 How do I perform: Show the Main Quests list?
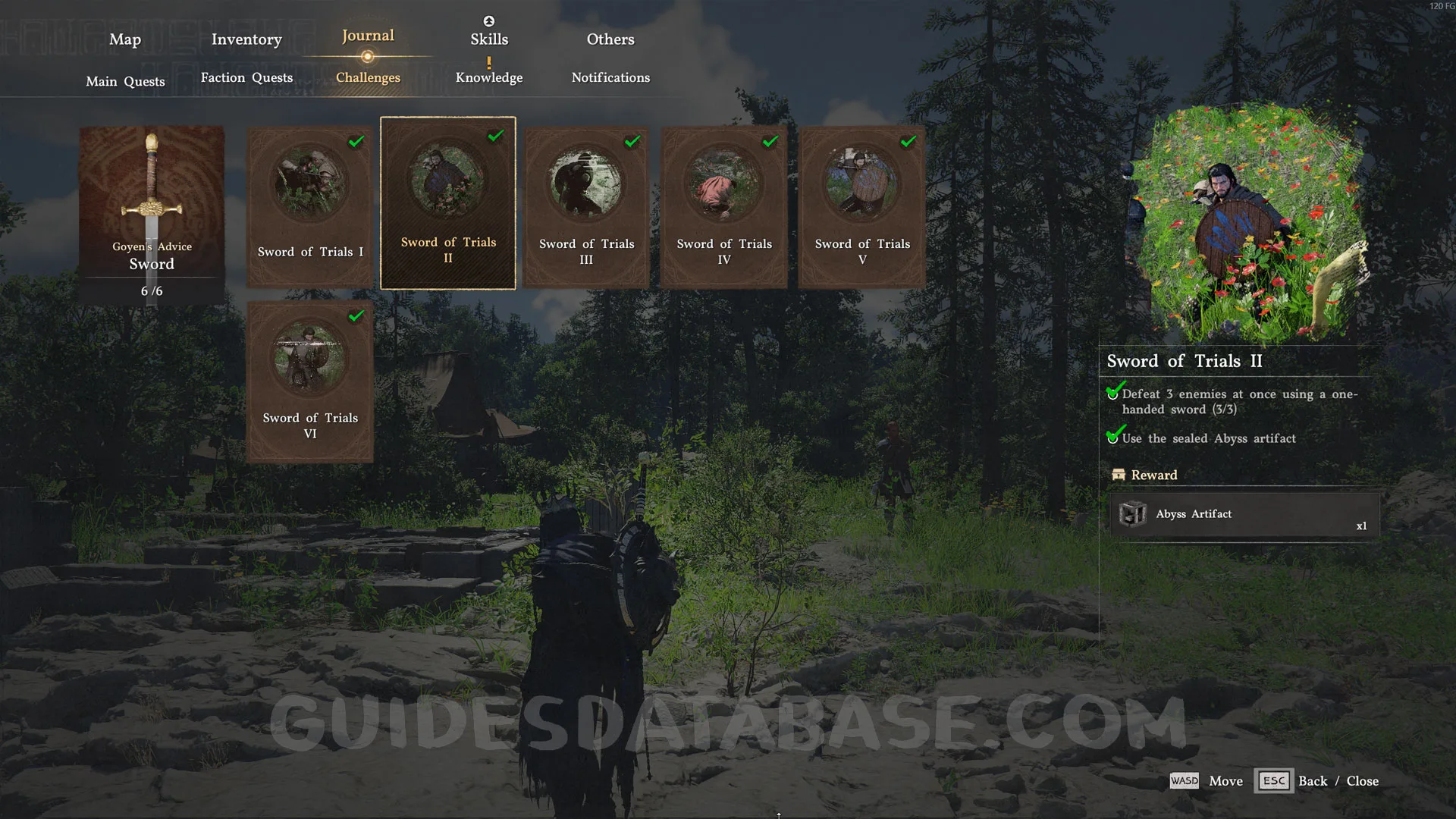125,81
